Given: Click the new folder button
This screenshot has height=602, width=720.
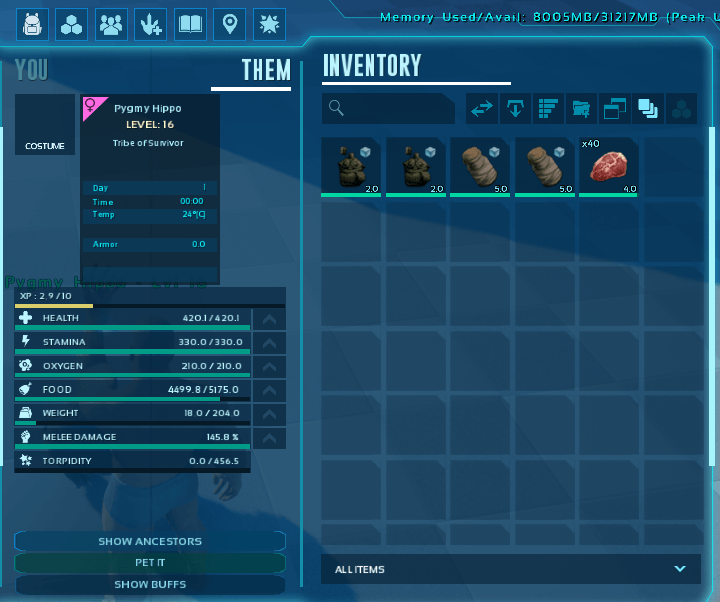Looking at the screenshot, I should tap(581, 109).
